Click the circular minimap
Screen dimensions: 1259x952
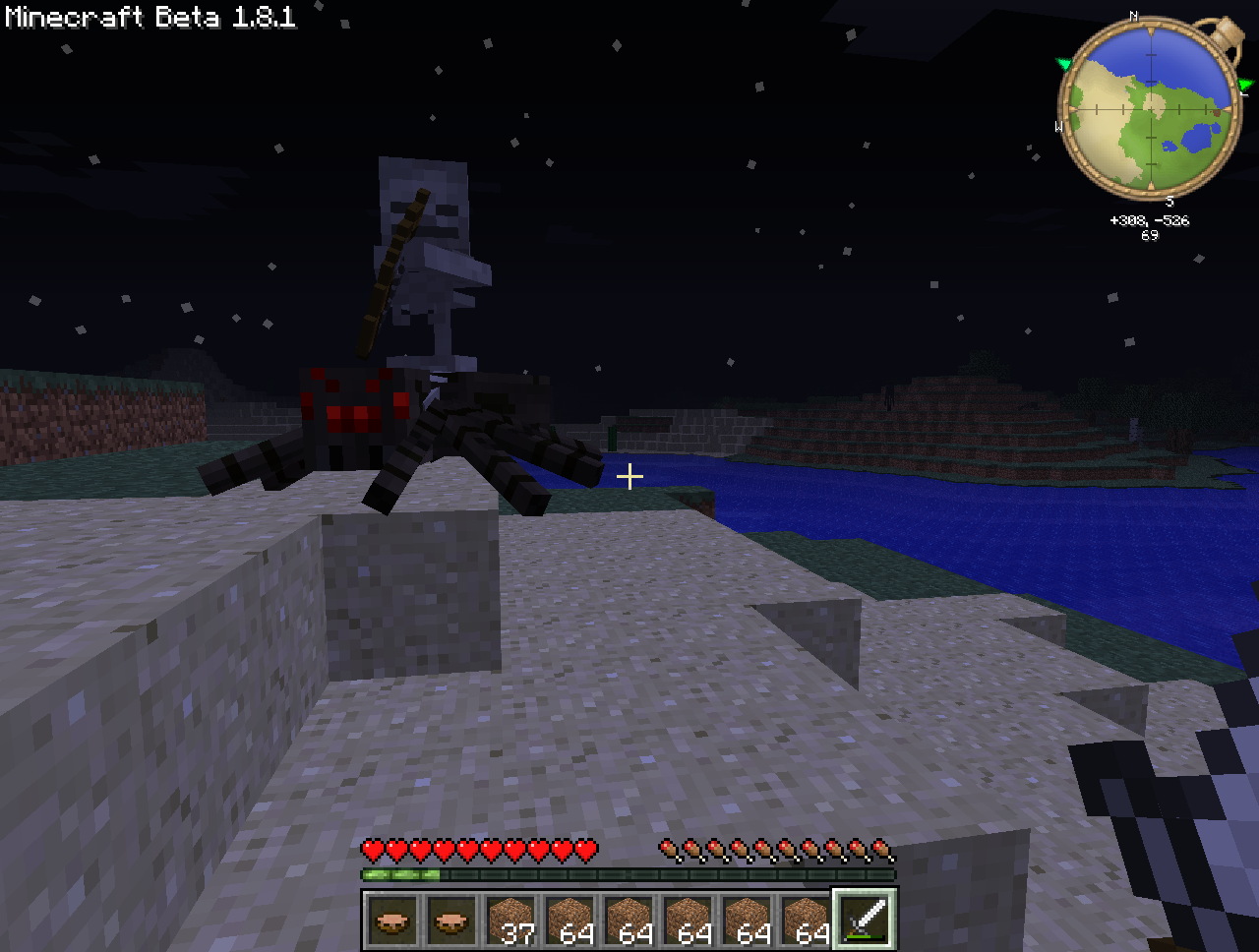(1148, 107)
